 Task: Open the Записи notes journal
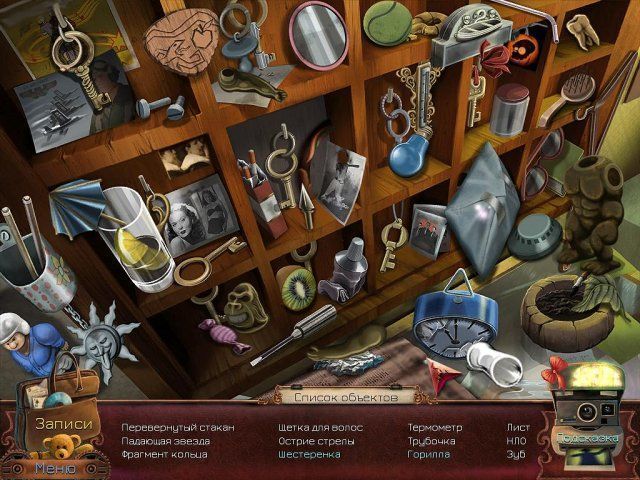point(63,423)
